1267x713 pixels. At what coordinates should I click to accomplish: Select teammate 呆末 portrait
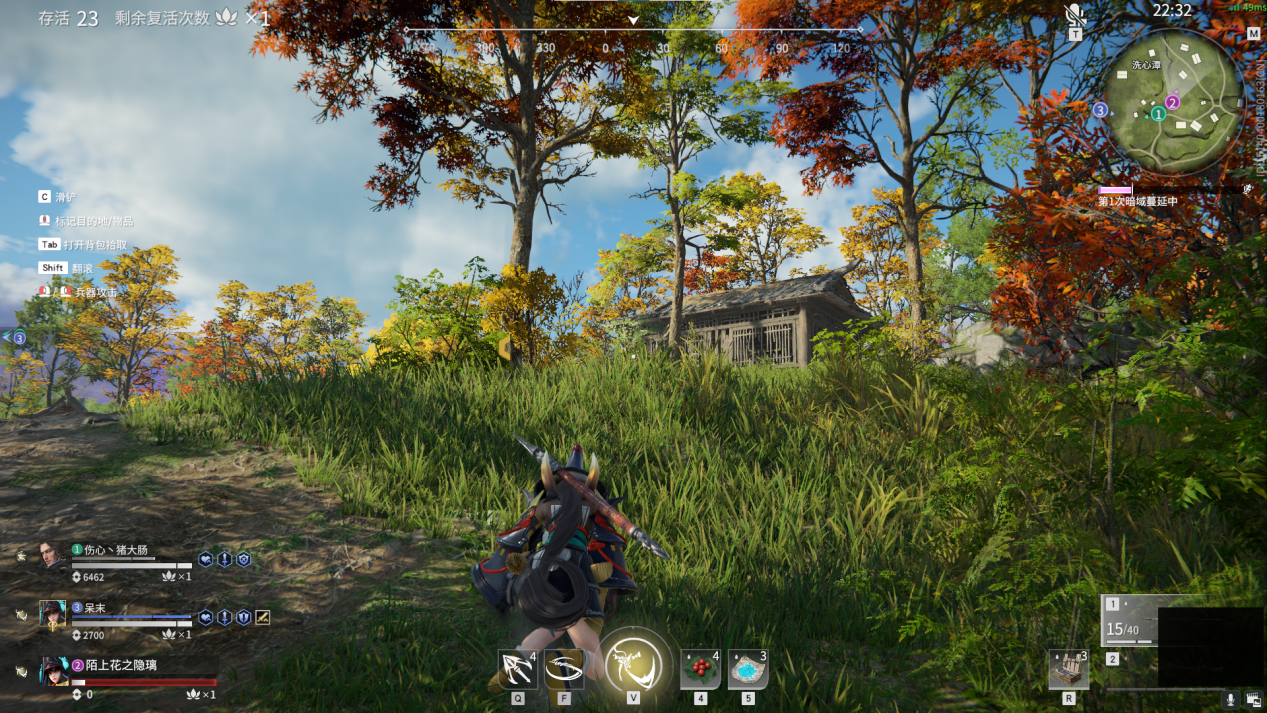pyautogui.click(x=52, y=613)
